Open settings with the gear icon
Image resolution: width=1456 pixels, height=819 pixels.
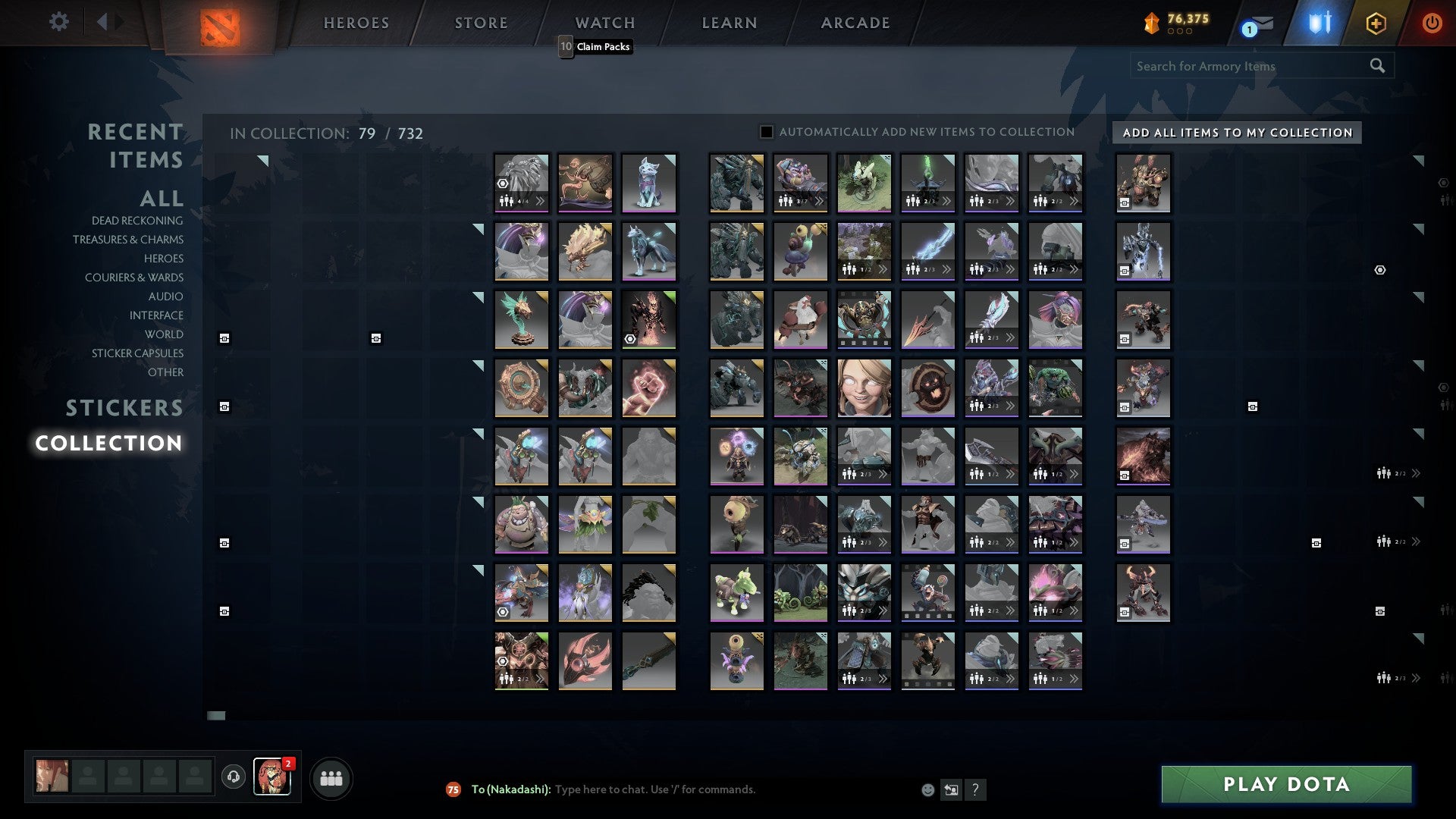[x=59, y=22]
